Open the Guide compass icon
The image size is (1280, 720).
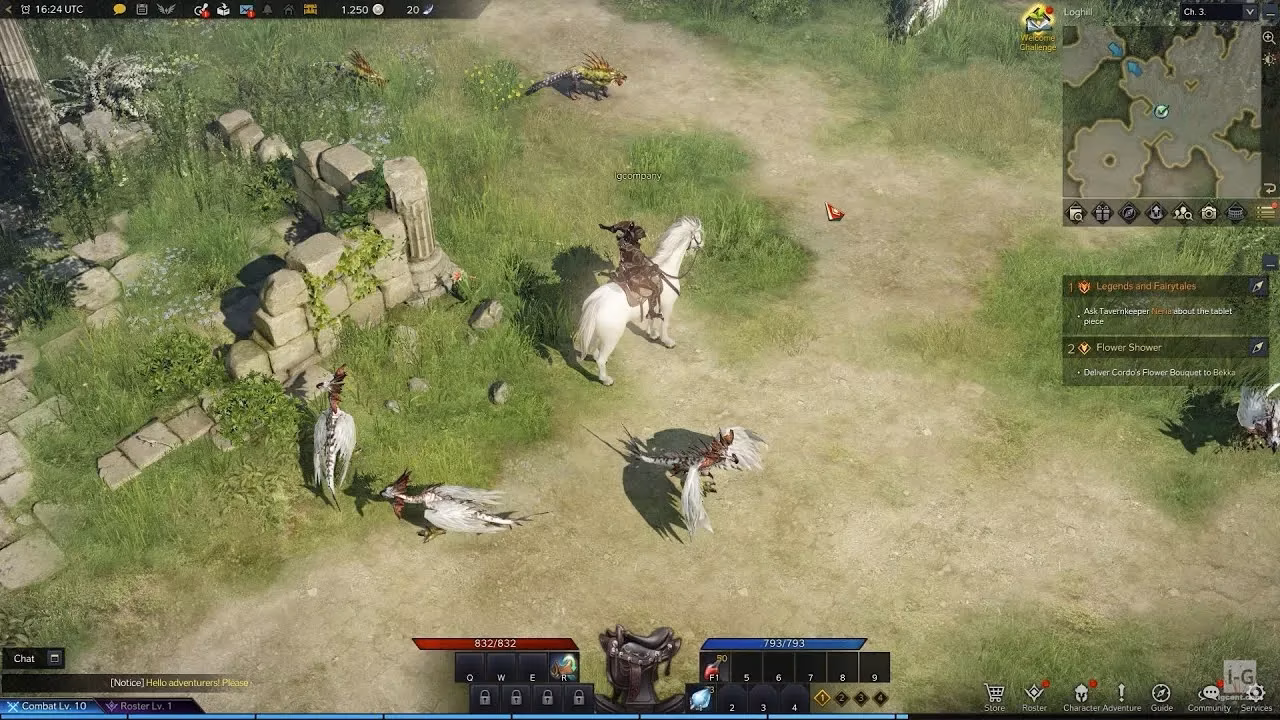coord(1161,693)
